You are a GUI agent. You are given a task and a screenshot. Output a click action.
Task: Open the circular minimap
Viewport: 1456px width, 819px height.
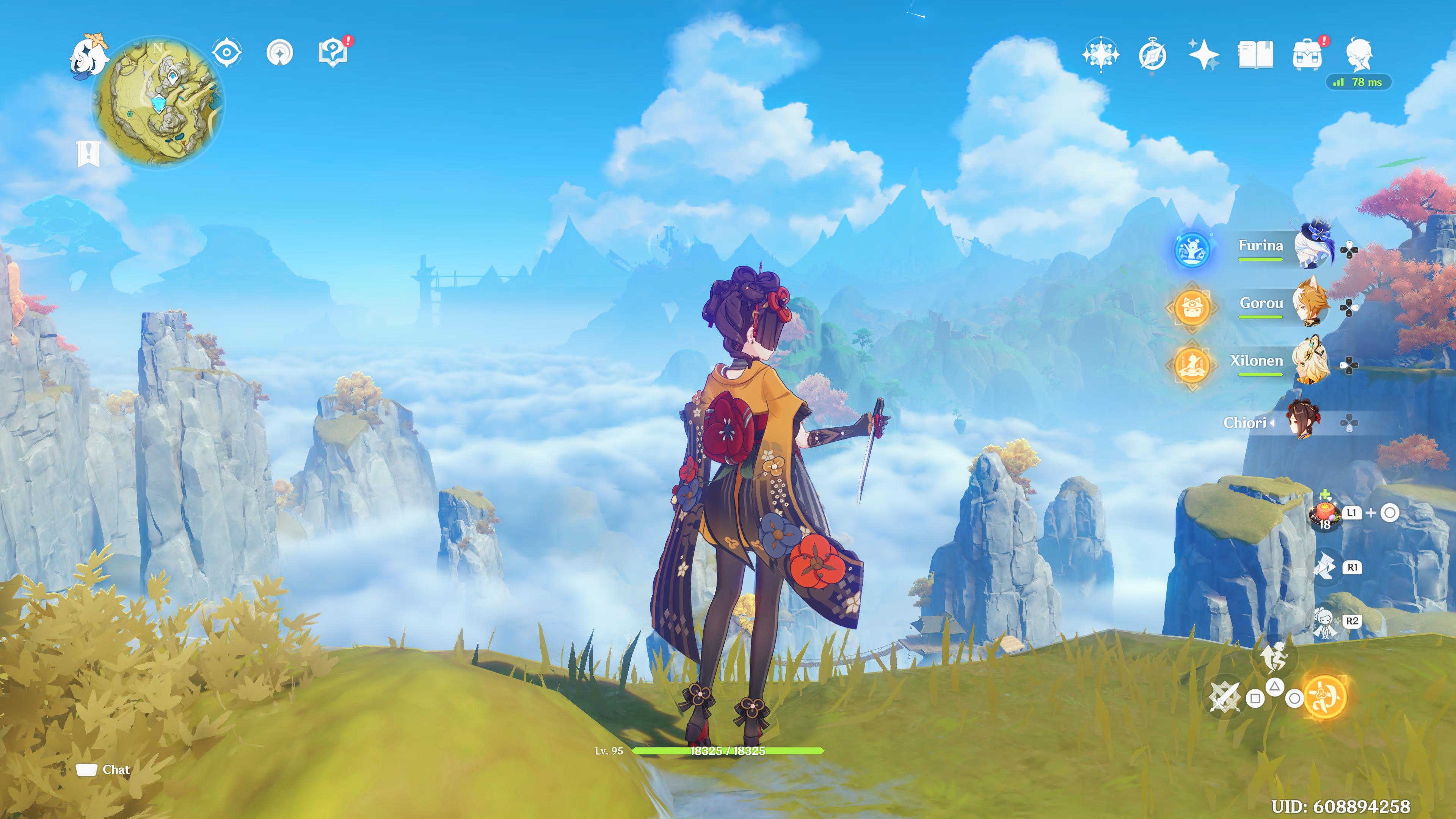click(x=158, y=102)
